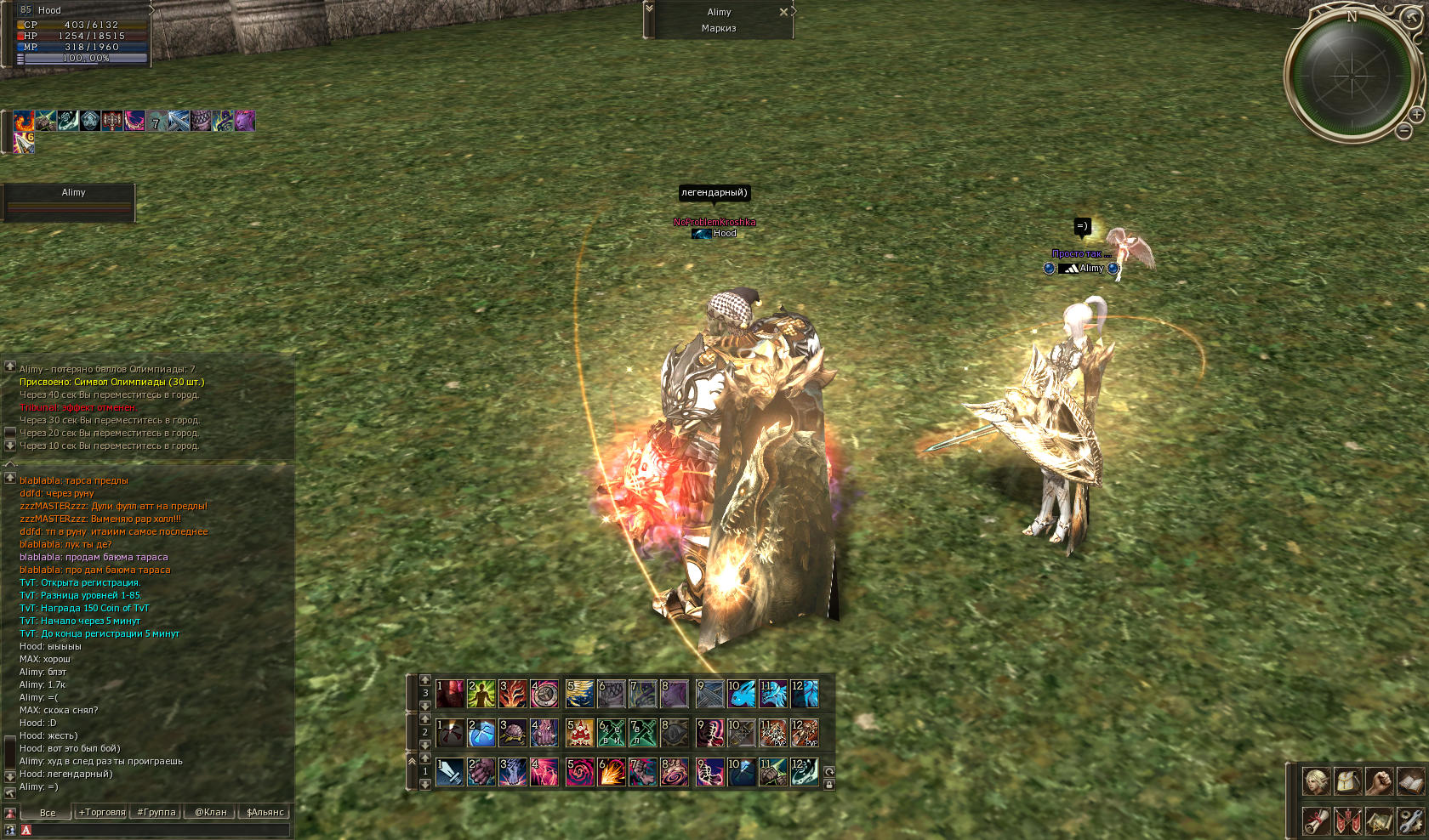This screenshot has width=1429, height=840.
Task: Open the inventory bag icon
Action: pos(1347,780)
